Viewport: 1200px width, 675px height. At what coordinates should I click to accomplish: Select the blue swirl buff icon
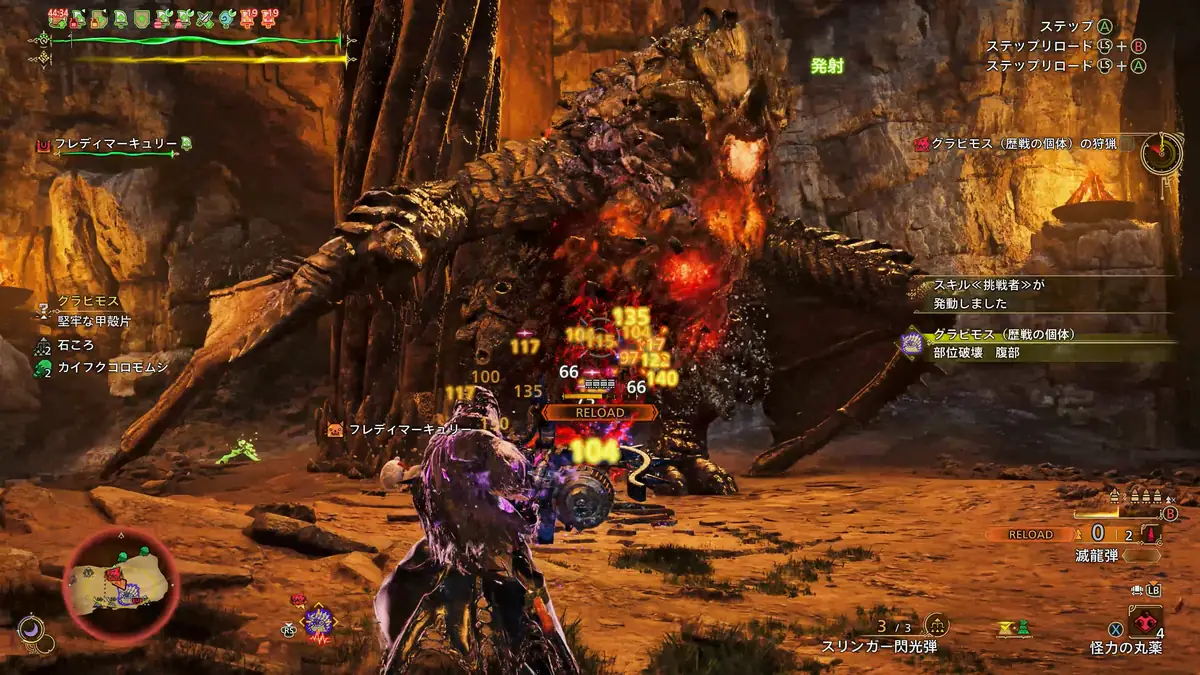coord(228,18)
